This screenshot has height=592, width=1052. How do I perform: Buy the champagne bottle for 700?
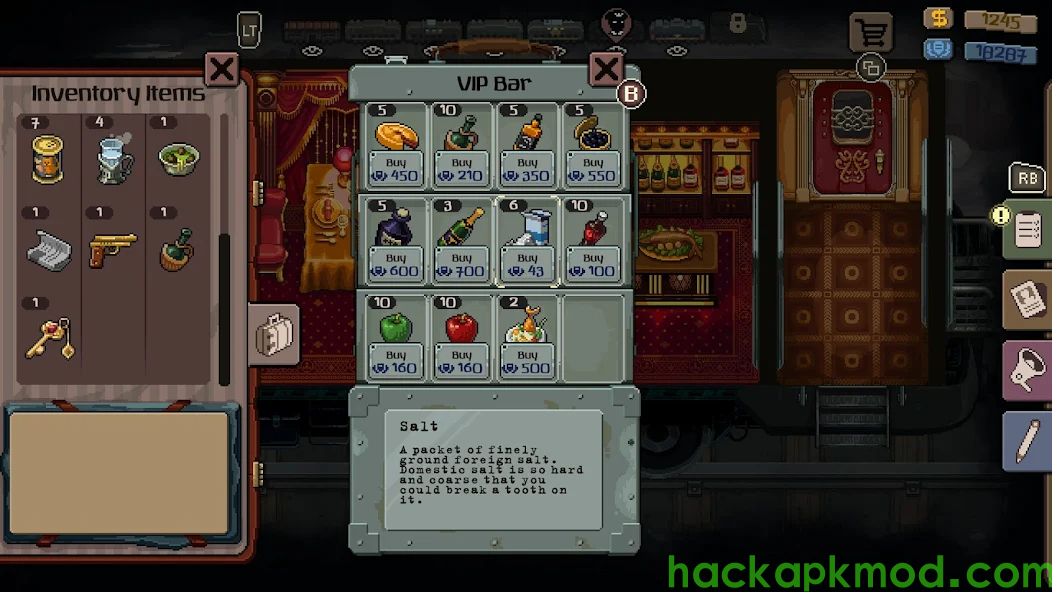point(462,265)
